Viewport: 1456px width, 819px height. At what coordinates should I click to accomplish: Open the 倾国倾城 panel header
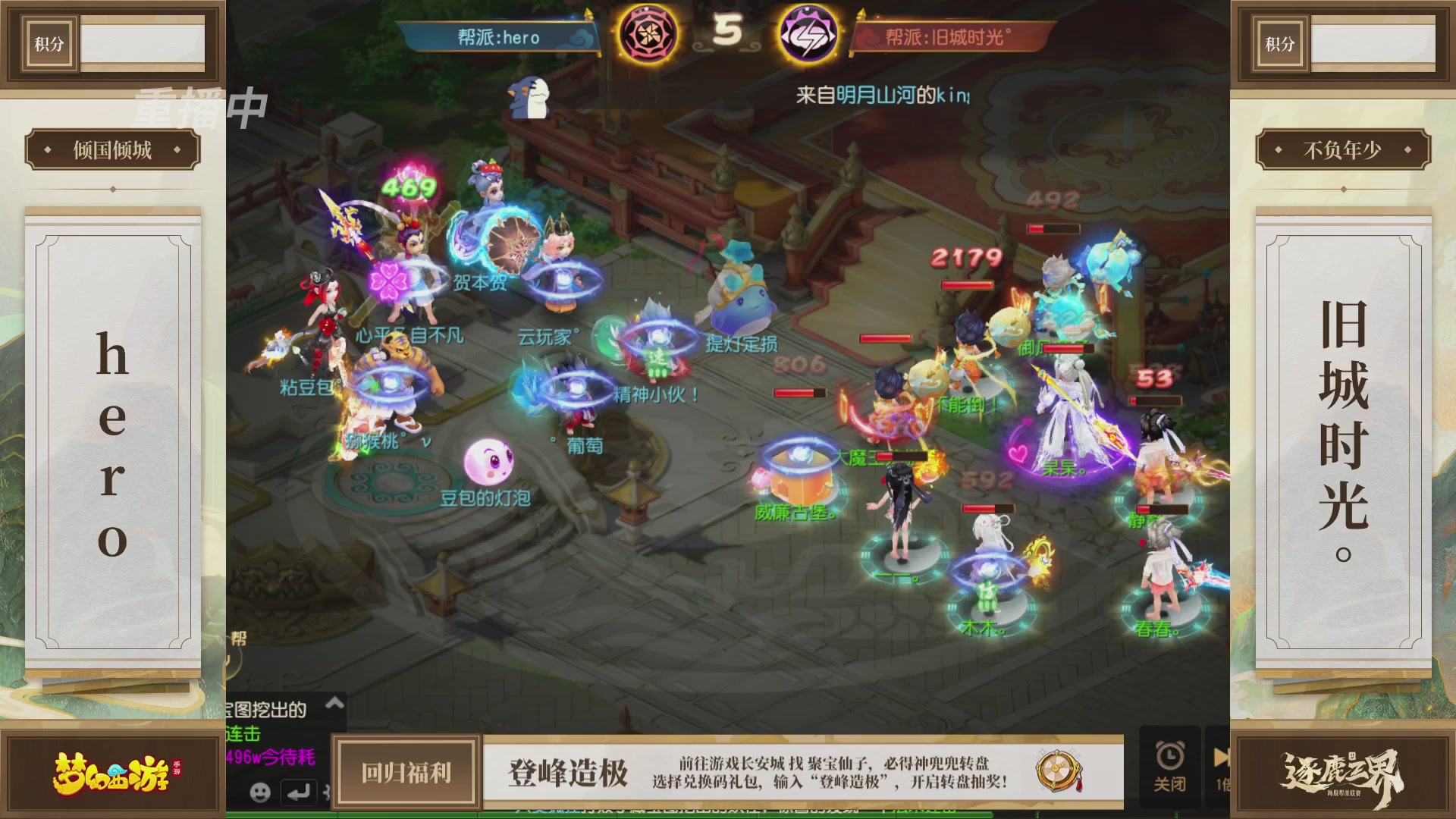click(x=111, y=149)
